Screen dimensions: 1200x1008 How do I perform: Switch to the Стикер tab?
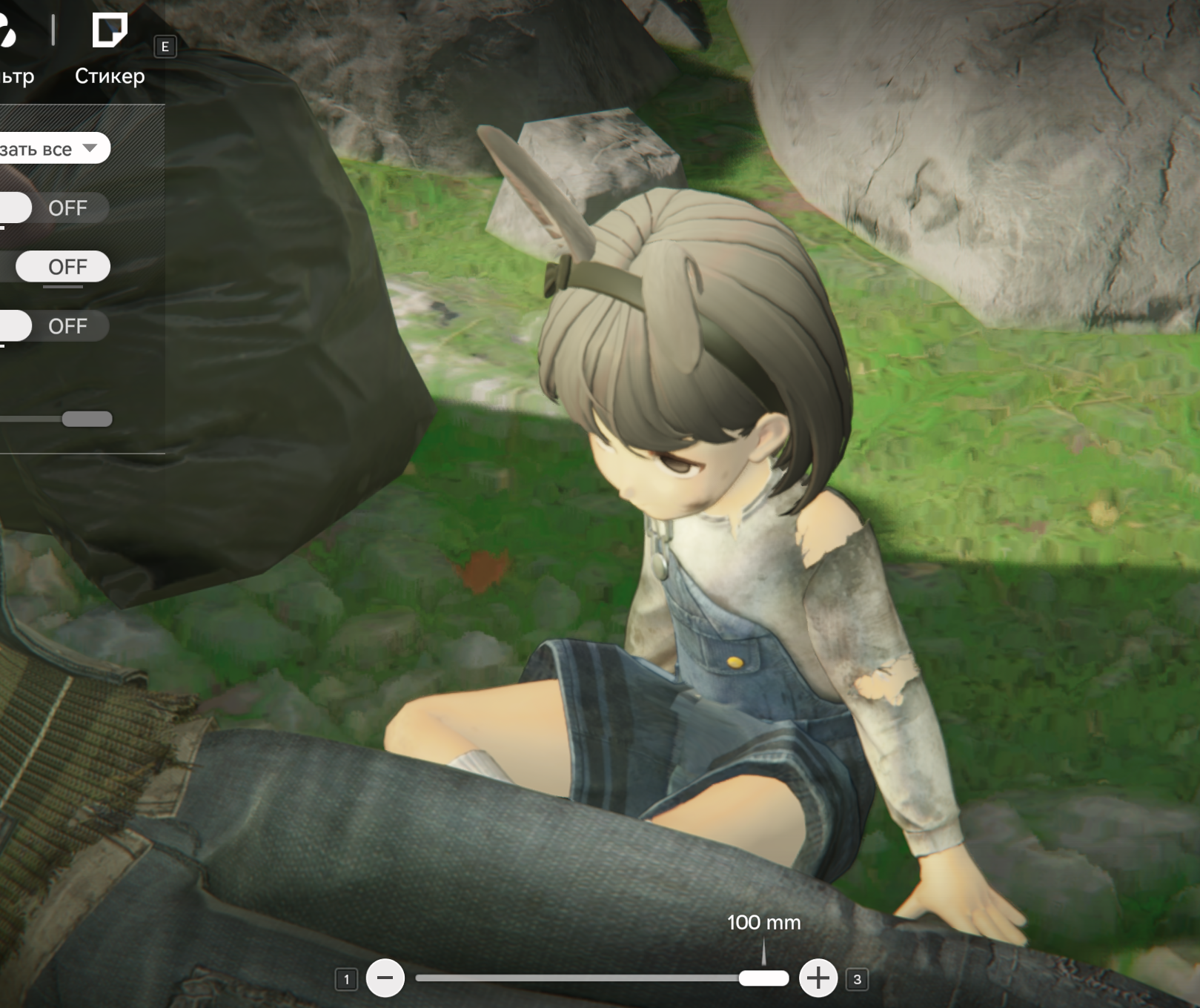(x=110, y=48)
